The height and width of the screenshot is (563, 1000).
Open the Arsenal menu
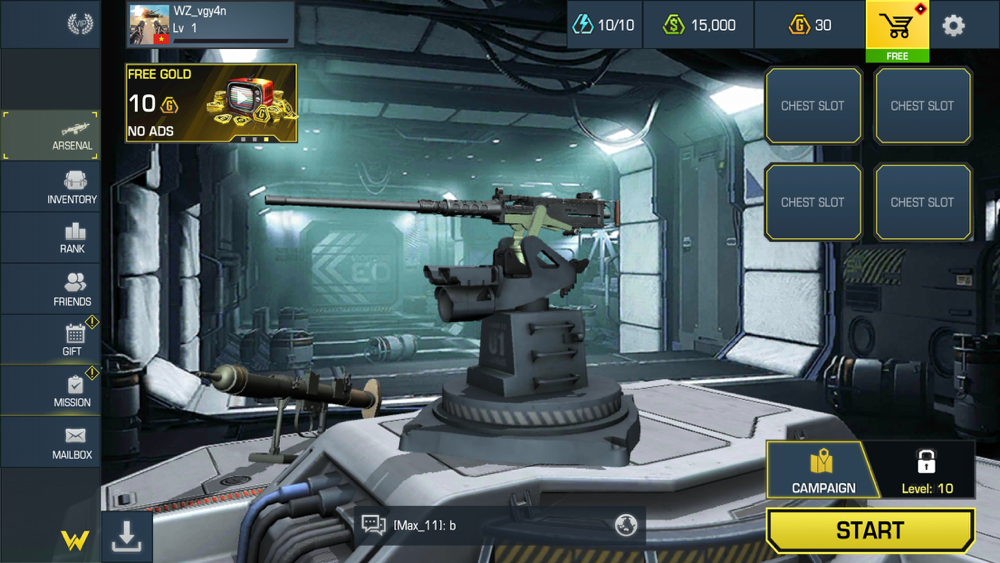click(51, 135)
